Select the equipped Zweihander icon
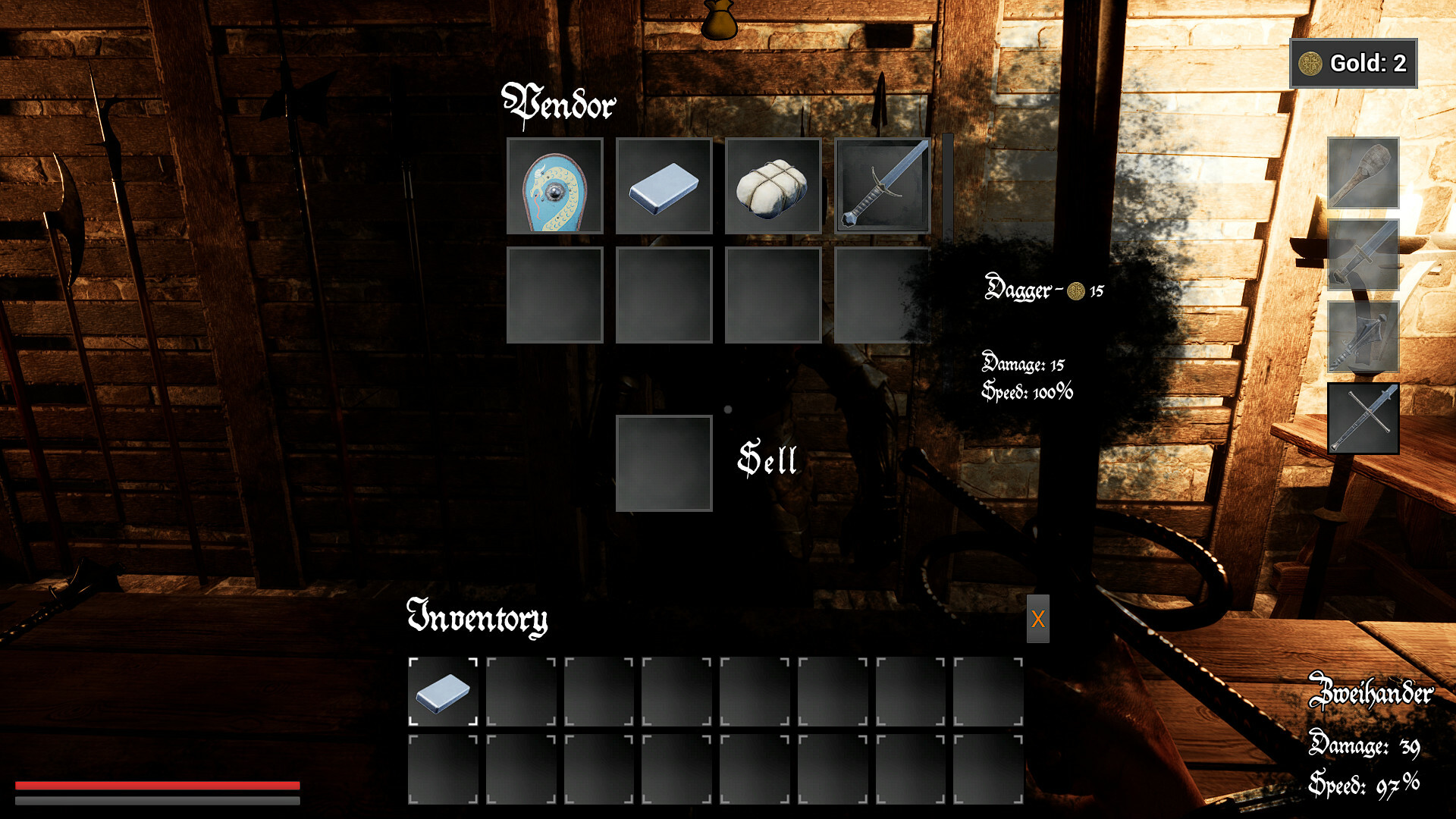This screenshot has height=819, width=1456. [x=1363, y=419]
